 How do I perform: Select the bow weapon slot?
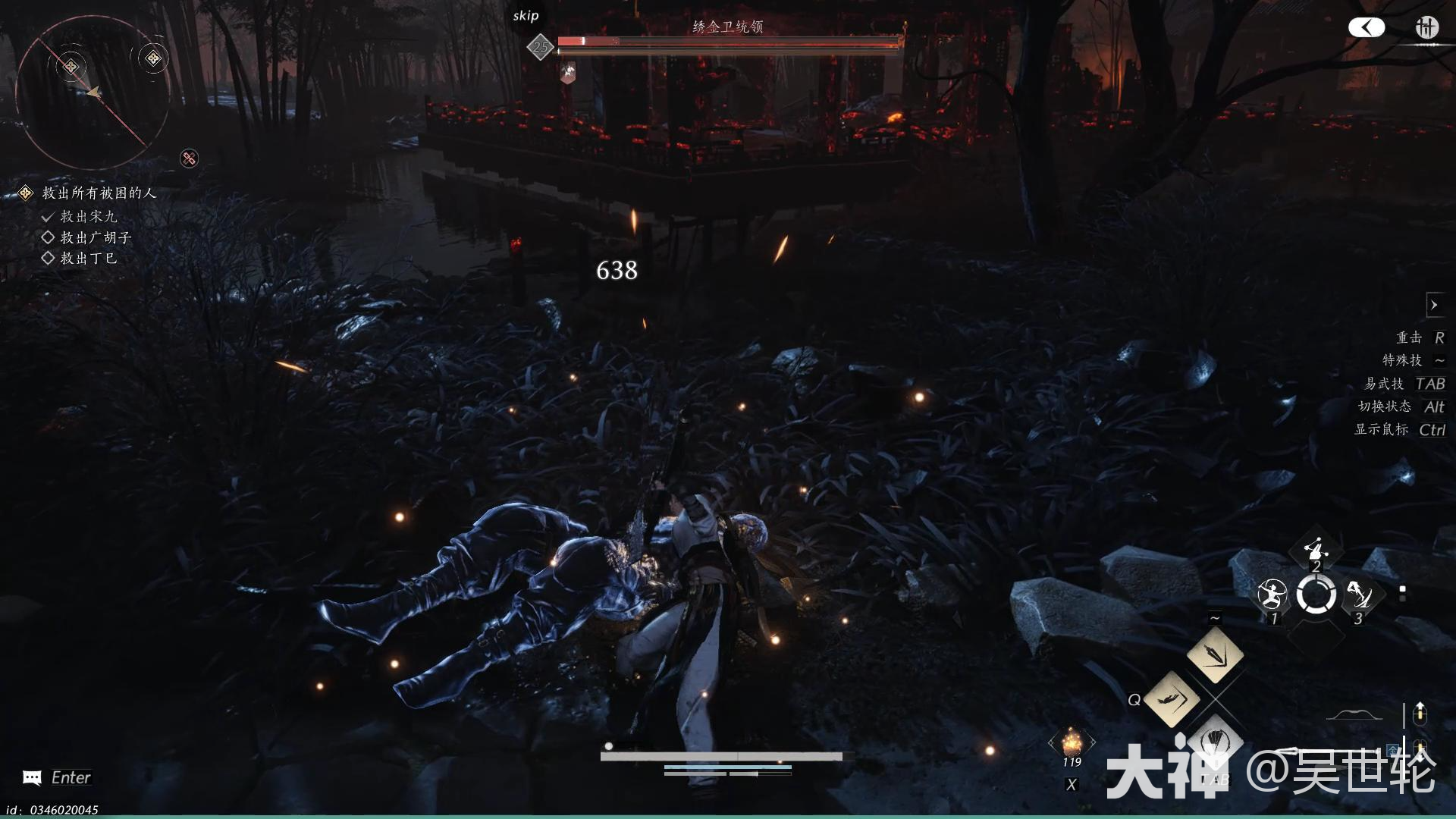[x=1353, y=715]
